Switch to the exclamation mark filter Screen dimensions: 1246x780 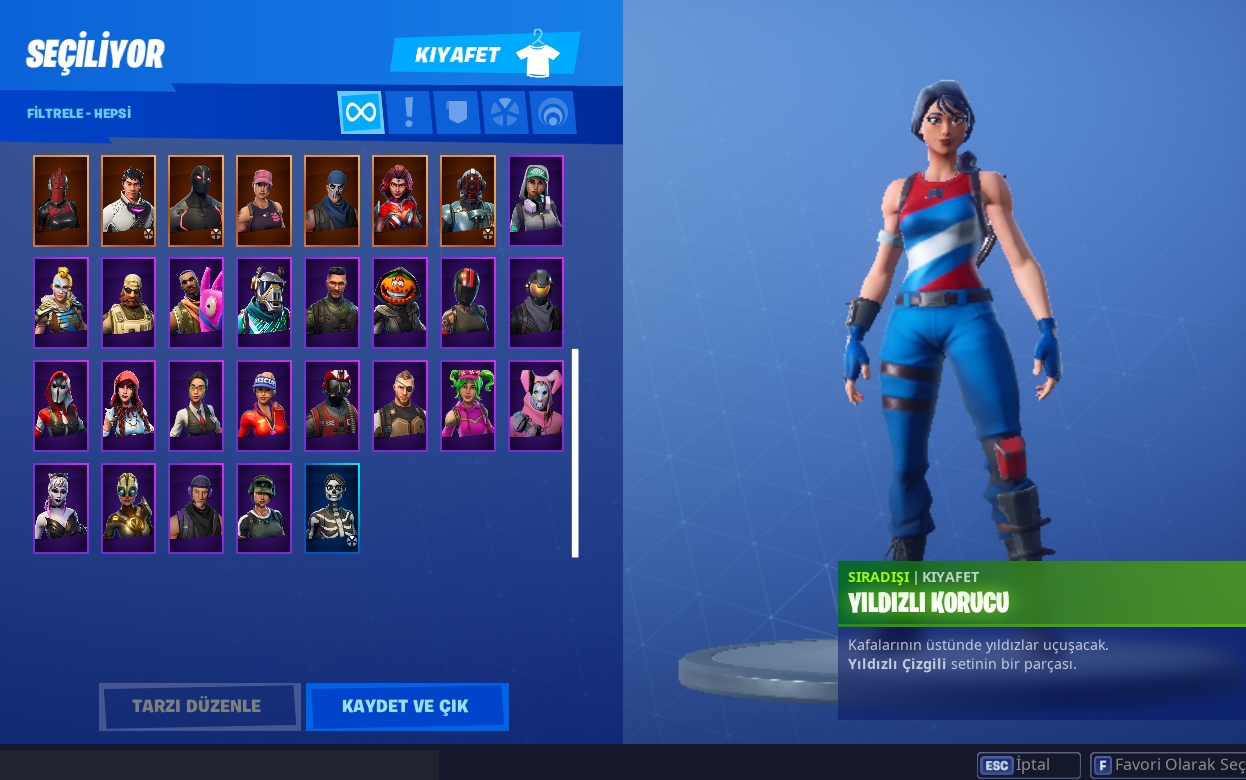409,112
